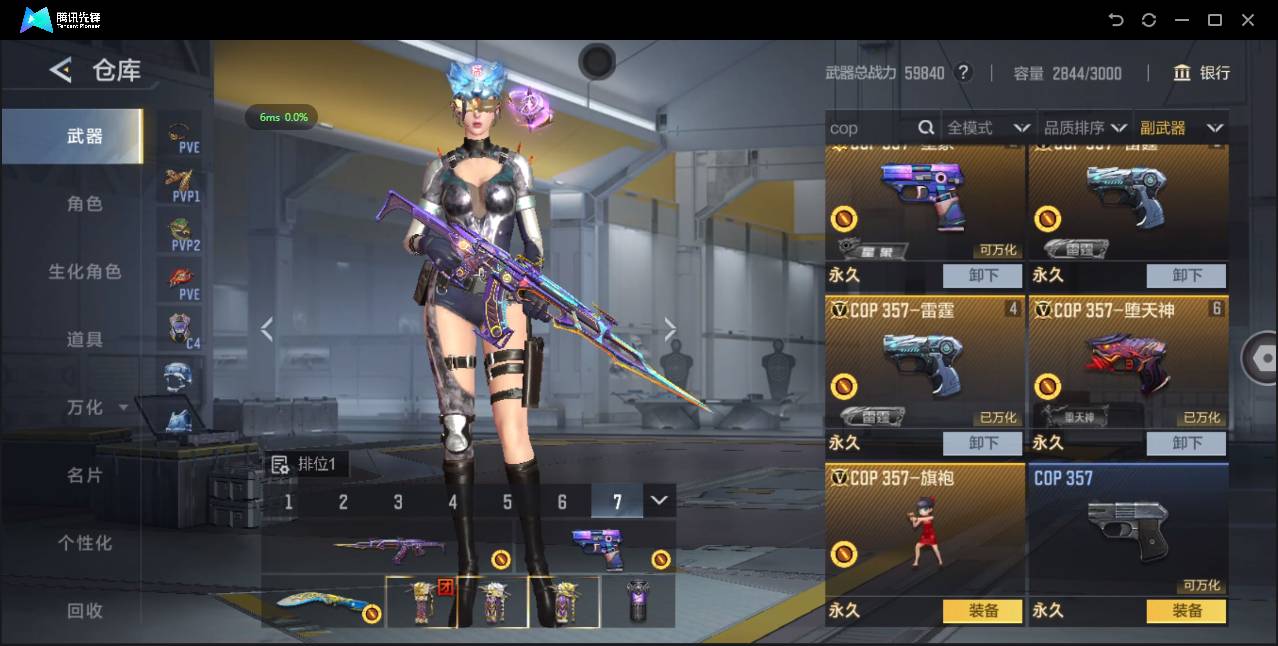
Task: Rotate to the next character with right arrow
Action: [670, 329]
